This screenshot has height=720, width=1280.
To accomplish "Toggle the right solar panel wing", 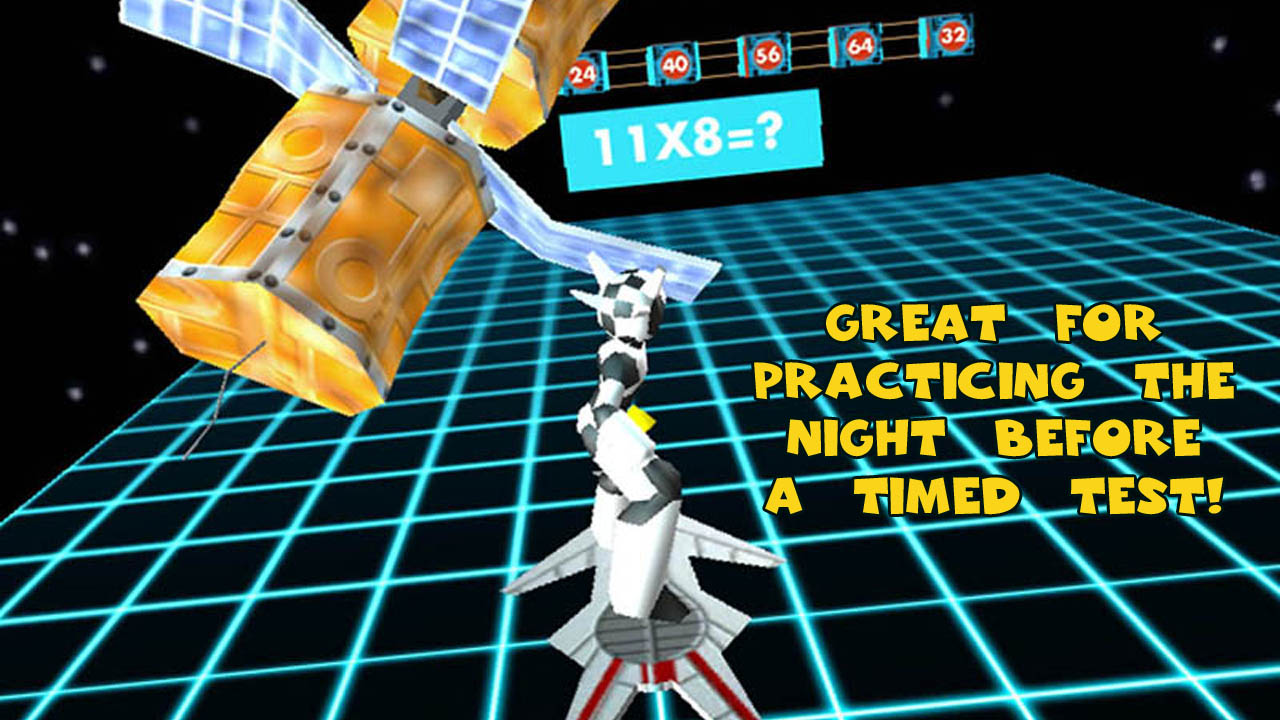I will [620, 250].
